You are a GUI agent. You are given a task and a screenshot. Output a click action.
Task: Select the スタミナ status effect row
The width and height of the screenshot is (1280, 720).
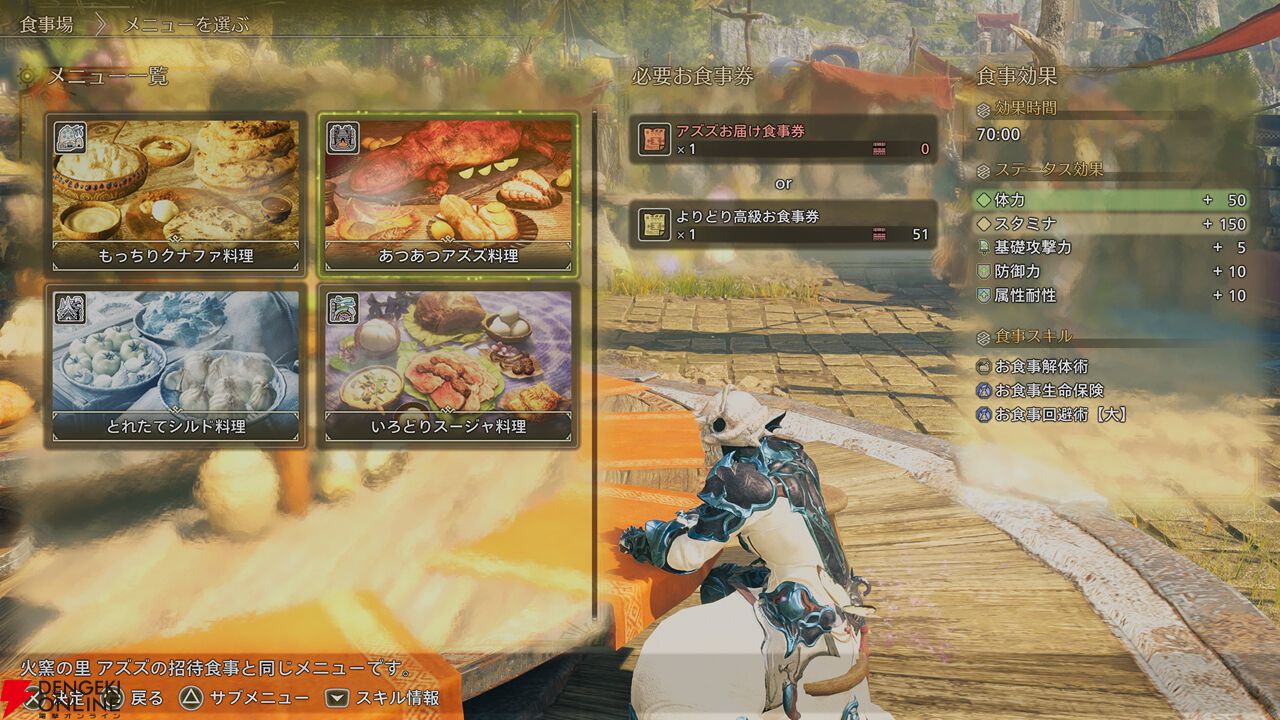[x=1110, y=224]
